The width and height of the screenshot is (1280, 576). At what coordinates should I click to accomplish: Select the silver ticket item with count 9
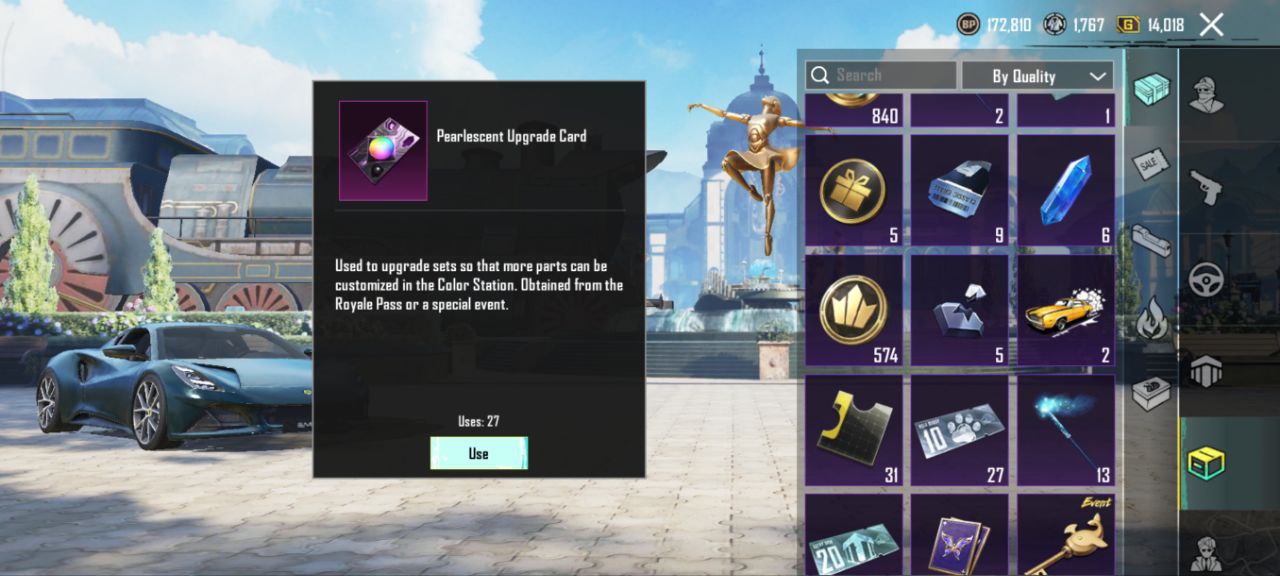tap(959, 191)
